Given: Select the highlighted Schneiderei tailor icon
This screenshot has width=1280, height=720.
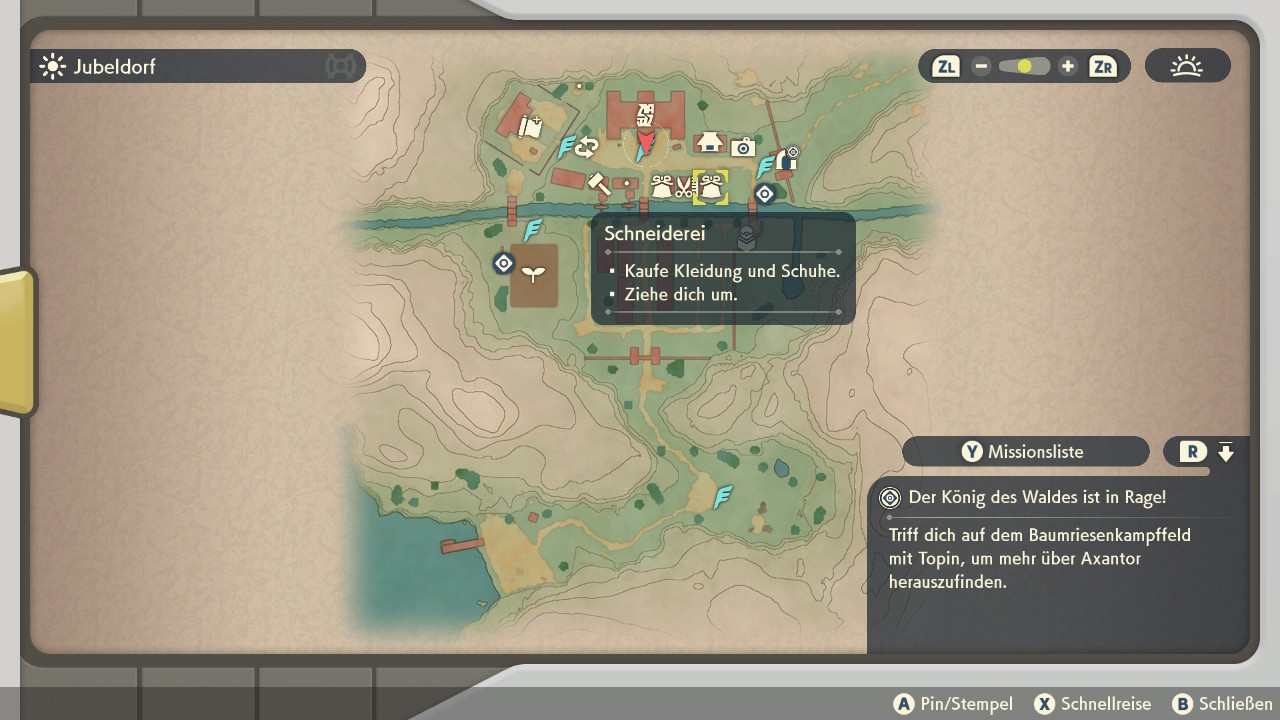Looking at the screenshot, I should 711,186.
